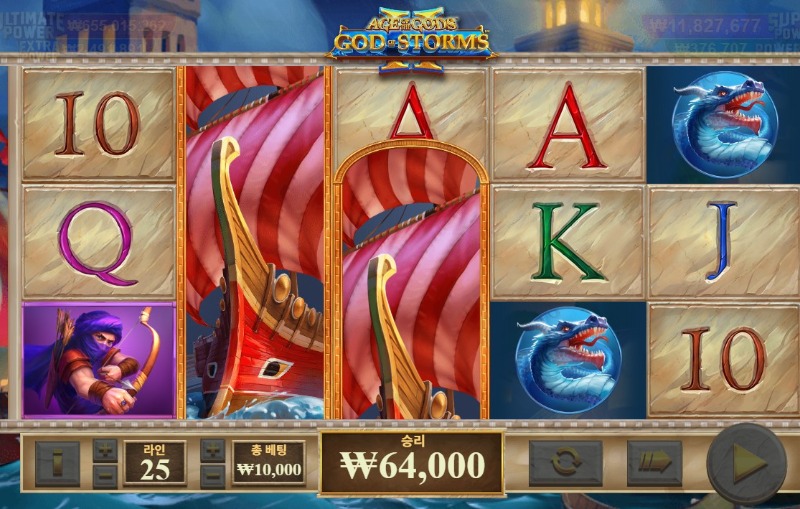
Task: Decrease the number of lines
Action: pyautogui.click(x=105, y=475)
